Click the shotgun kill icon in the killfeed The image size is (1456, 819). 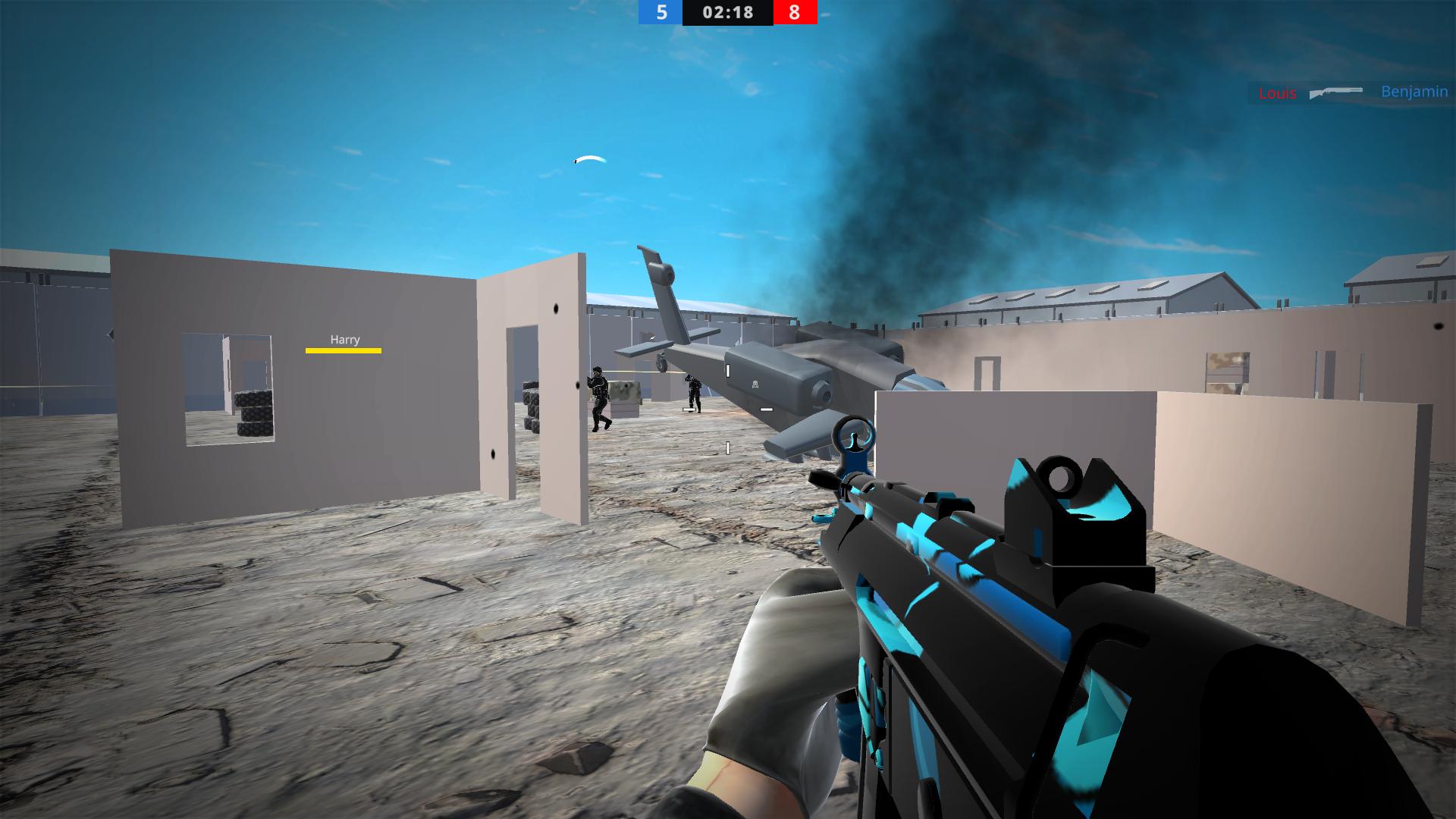pos(1335,93)
